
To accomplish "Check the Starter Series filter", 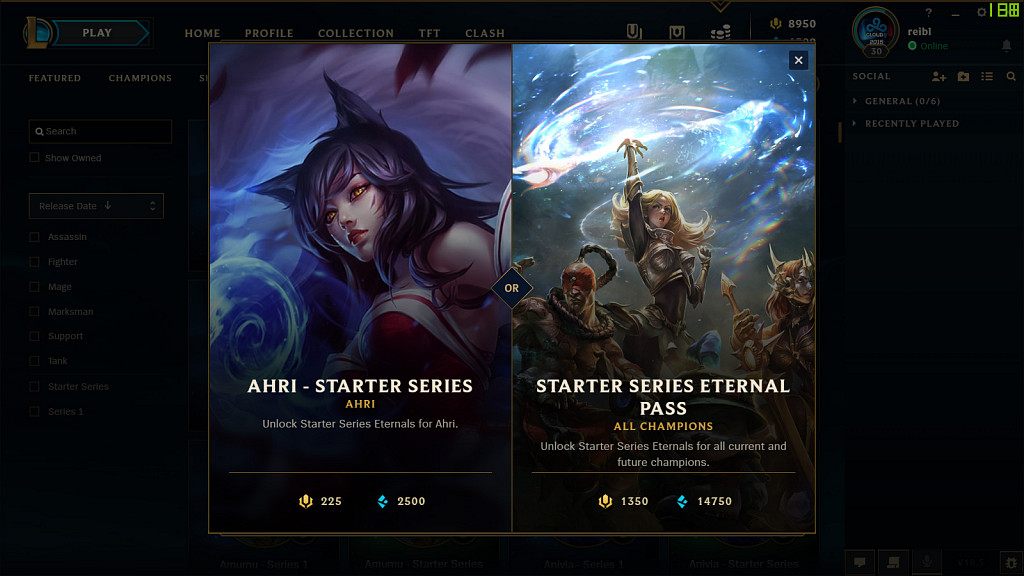I will coord(35,387).
